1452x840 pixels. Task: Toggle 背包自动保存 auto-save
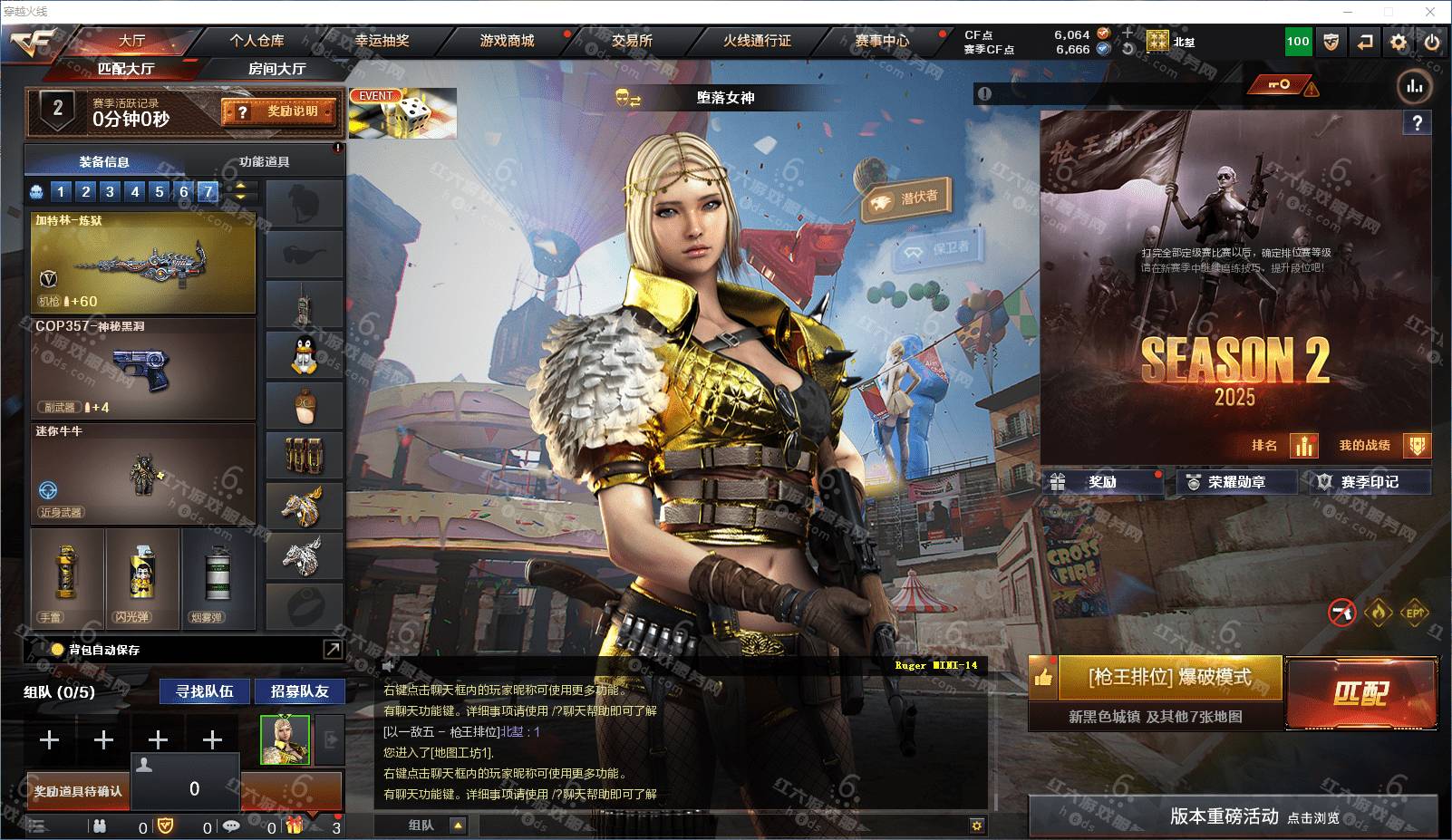tap(58, 650)
